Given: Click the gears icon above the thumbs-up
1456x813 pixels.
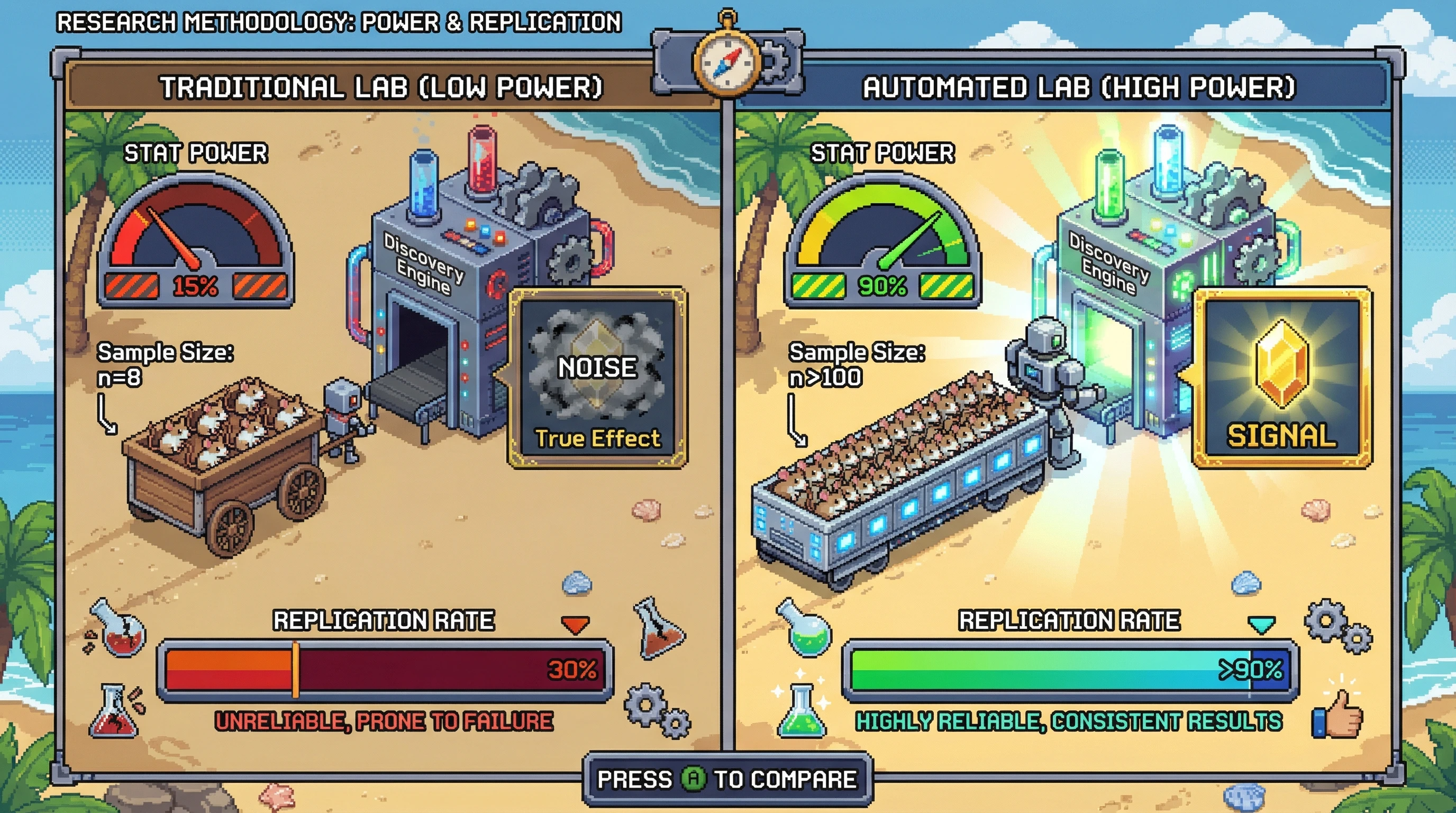Looking at the screenshot, I should [x=1337, y=627].
